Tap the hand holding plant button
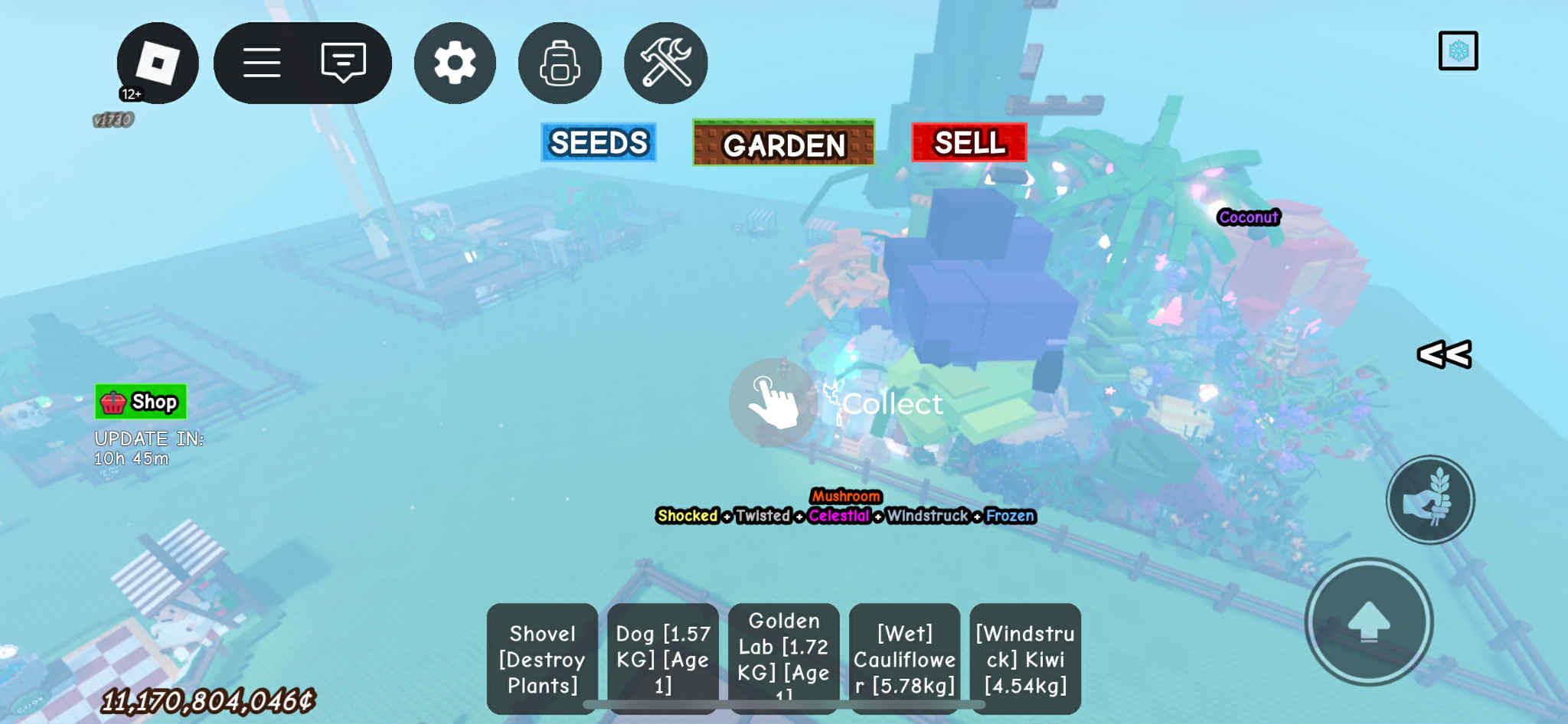 point(1430,500)
